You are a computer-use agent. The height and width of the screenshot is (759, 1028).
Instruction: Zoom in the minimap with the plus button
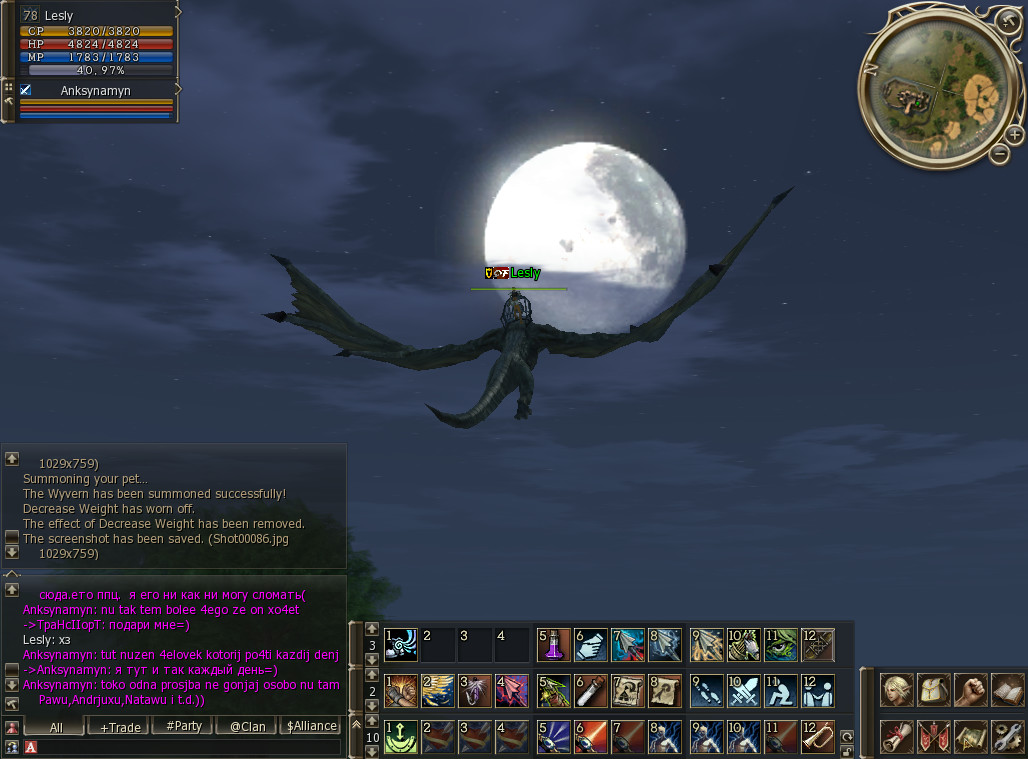tap(1014, 135)
